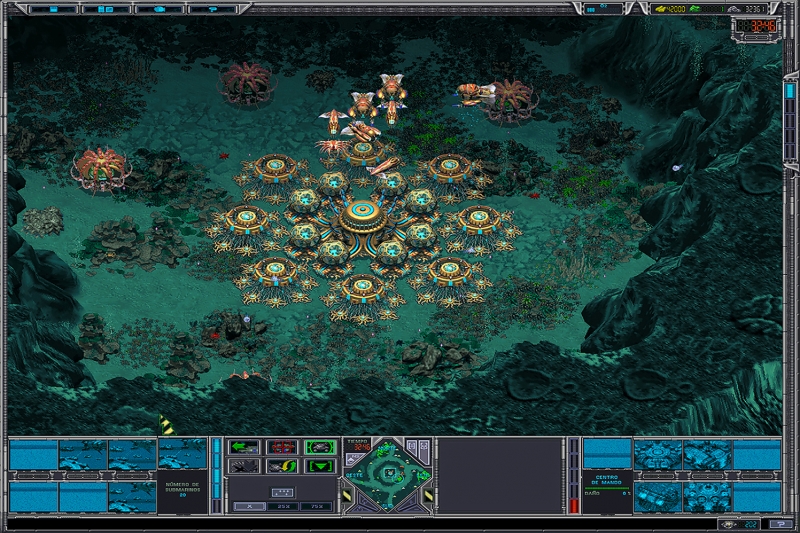Click the green down-arrow bracket command
This screenshot has height=533, width=800.
[x=320, y=466]
